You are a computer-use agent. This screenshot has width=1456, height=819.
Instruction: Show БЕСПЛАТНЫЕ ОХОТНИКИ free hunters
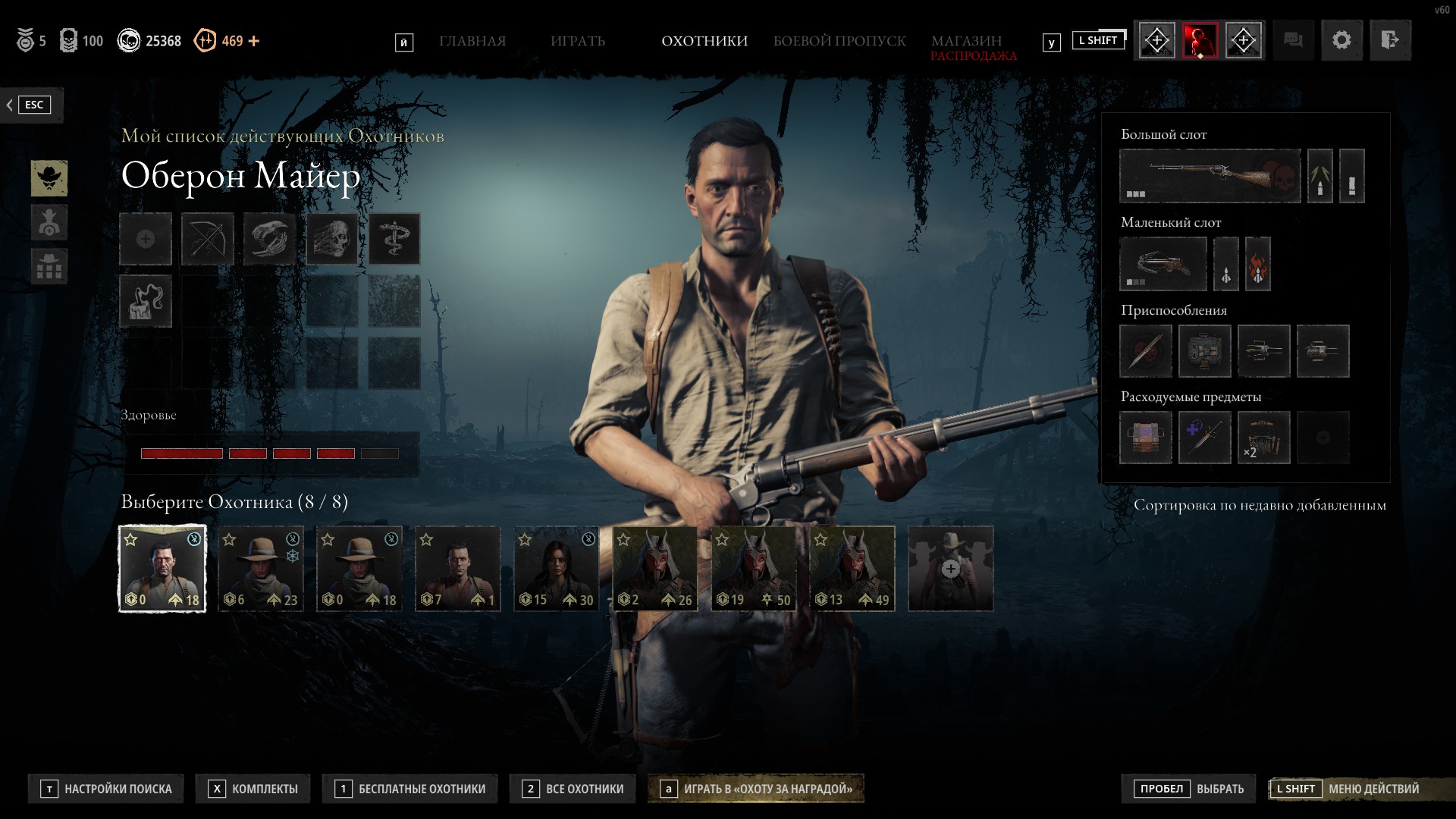pyautogui.click(x=410, y=789)
